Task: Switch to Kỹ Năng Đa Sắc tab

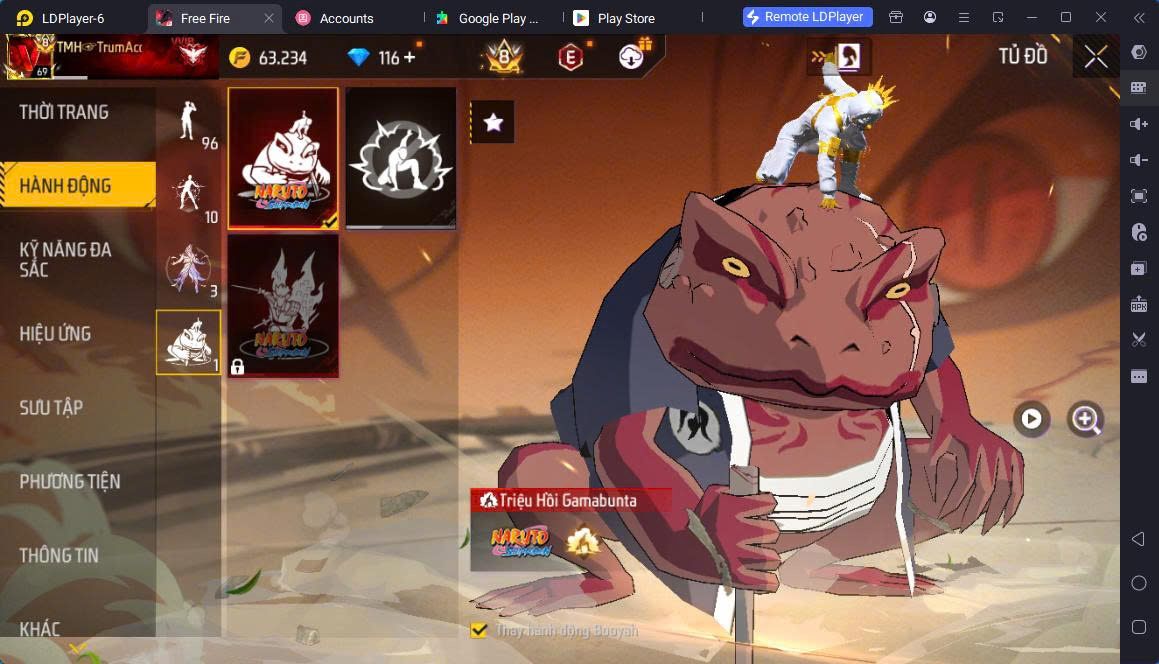Action: click(x=66, y=259)
